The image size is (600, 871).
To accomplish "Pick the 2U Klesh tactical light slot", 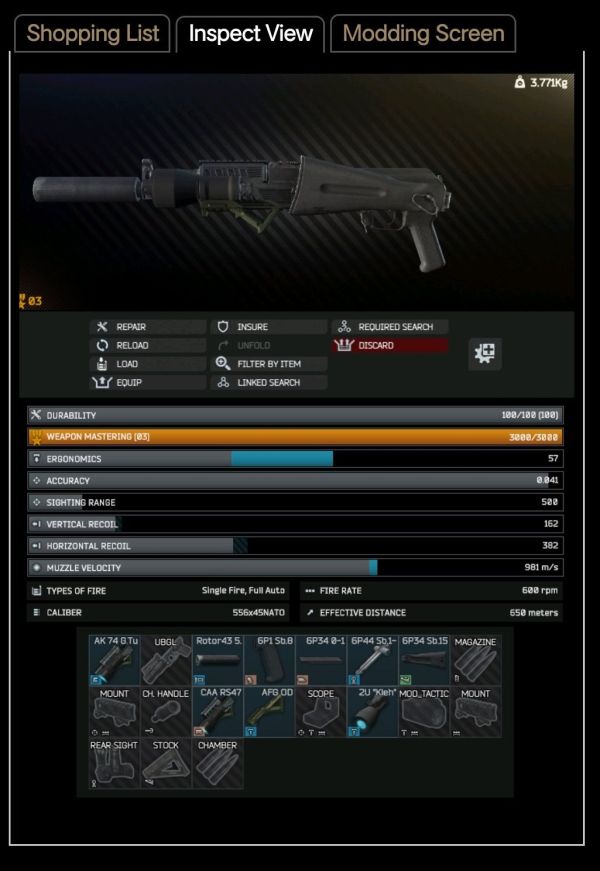I will (372, 711).
